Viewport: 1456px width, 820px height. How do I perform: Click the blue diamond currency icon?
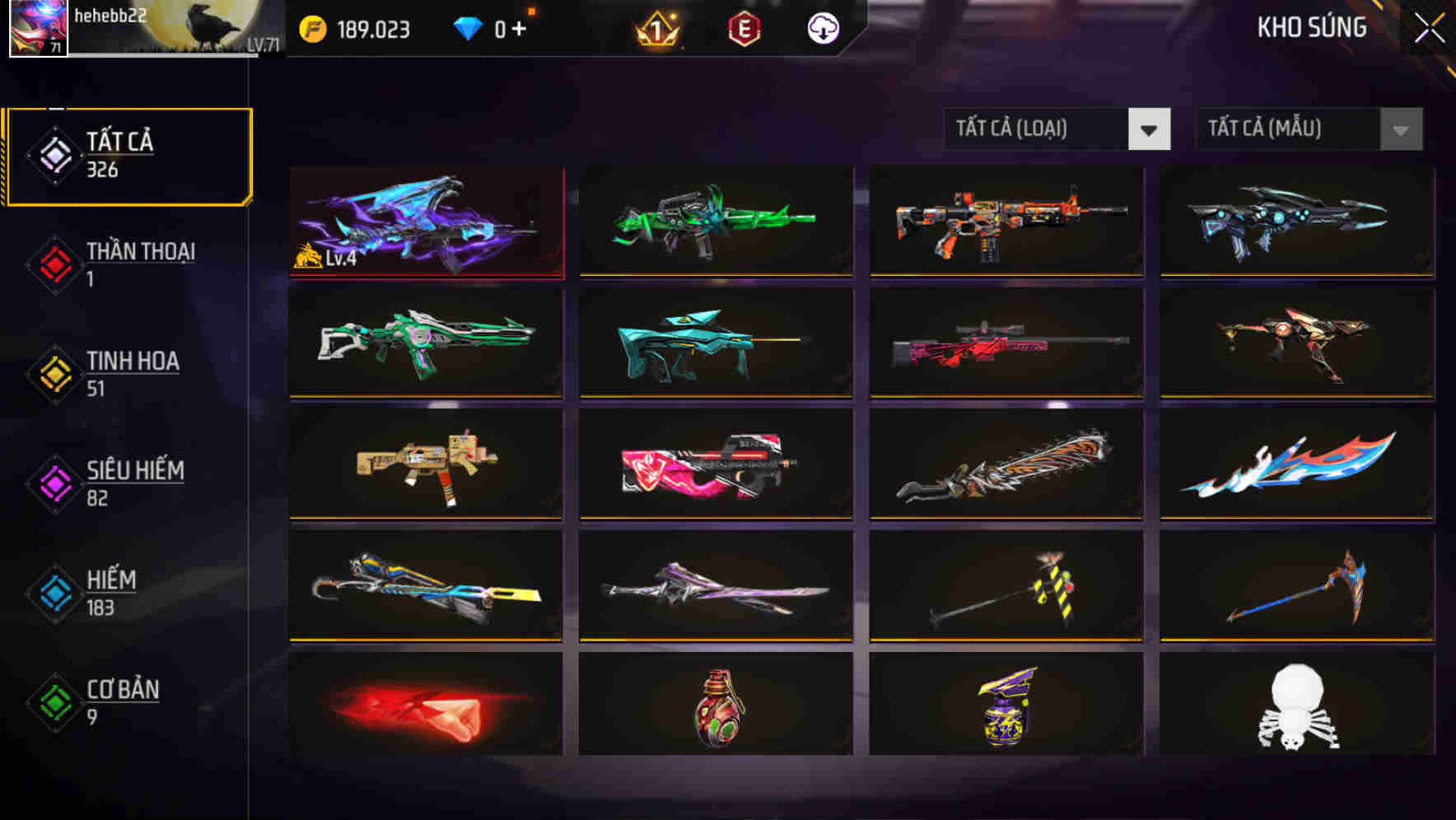[468, 27]
